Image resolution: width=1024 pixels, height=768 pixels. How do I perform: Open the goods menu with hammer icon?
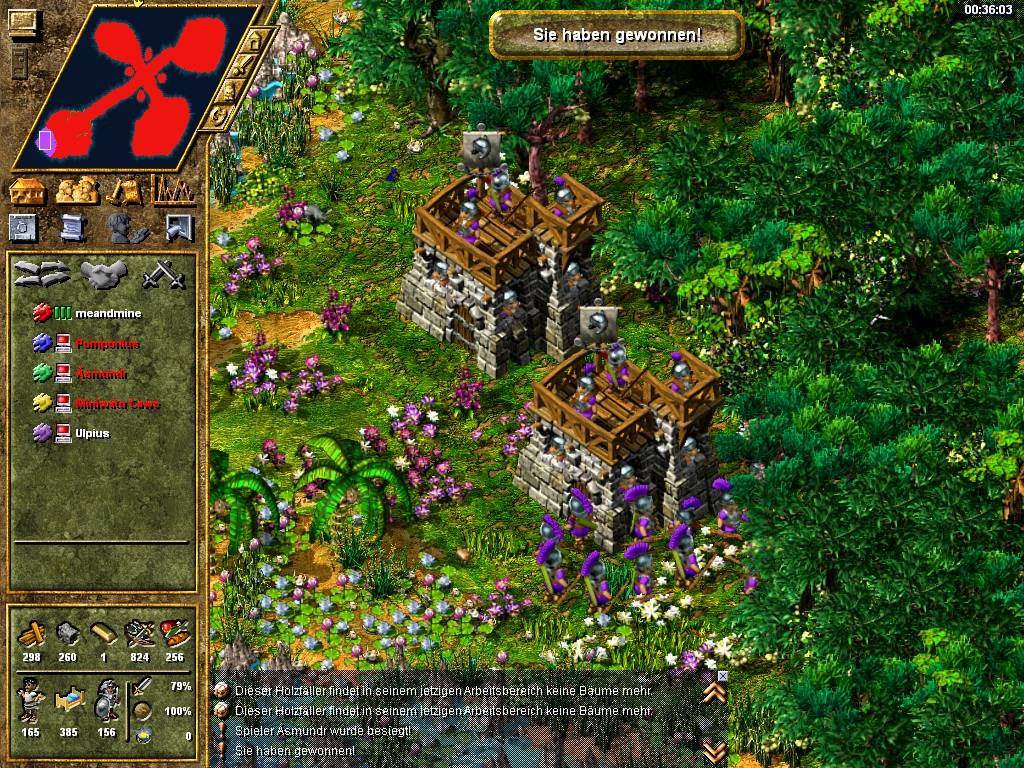pos(125,190)
